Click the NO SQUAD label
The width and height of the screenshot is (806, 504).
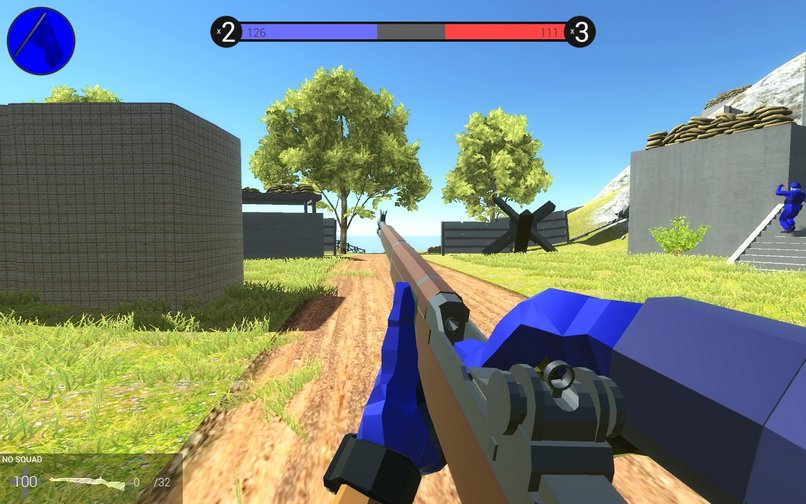[21, 460]
